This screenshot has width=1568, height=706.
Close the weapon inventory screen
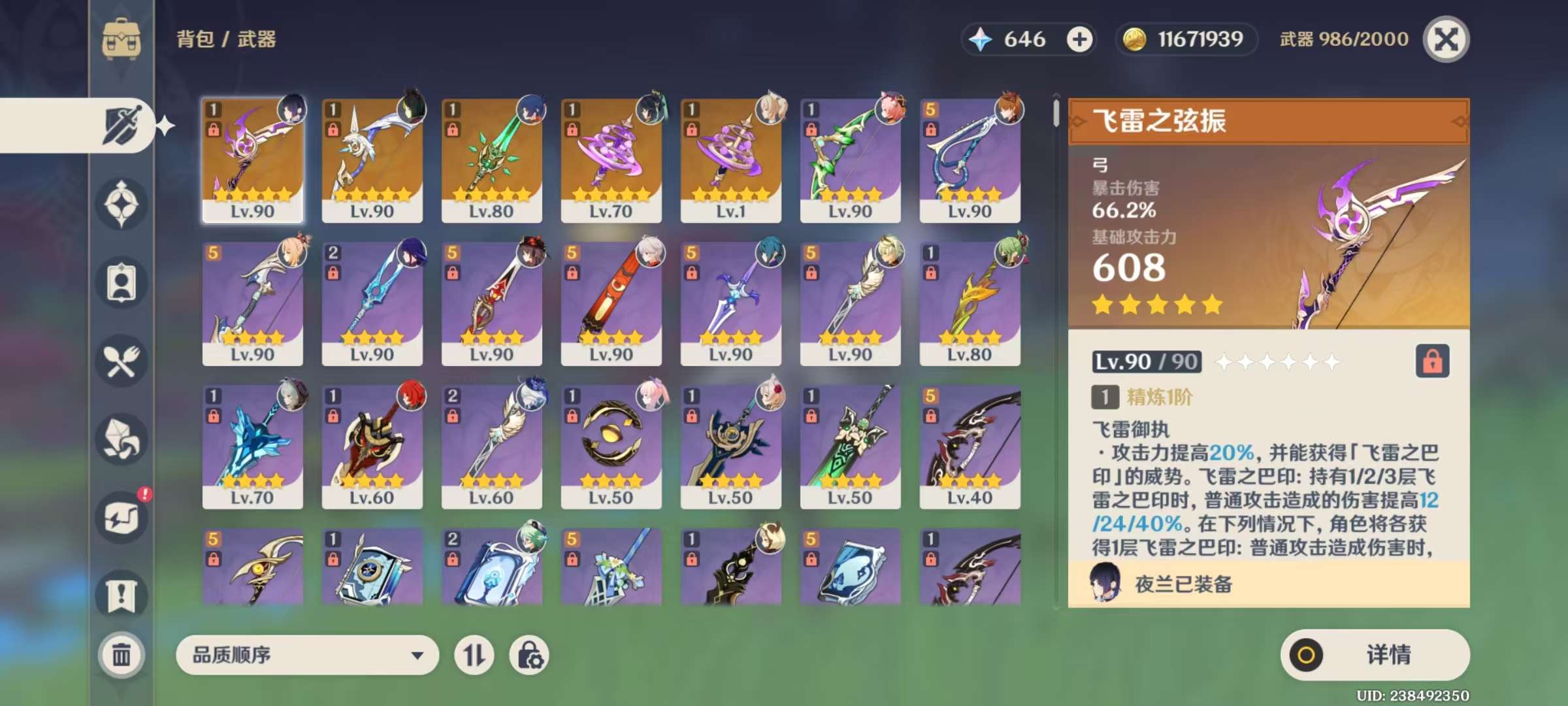[x=1446, y=39]
